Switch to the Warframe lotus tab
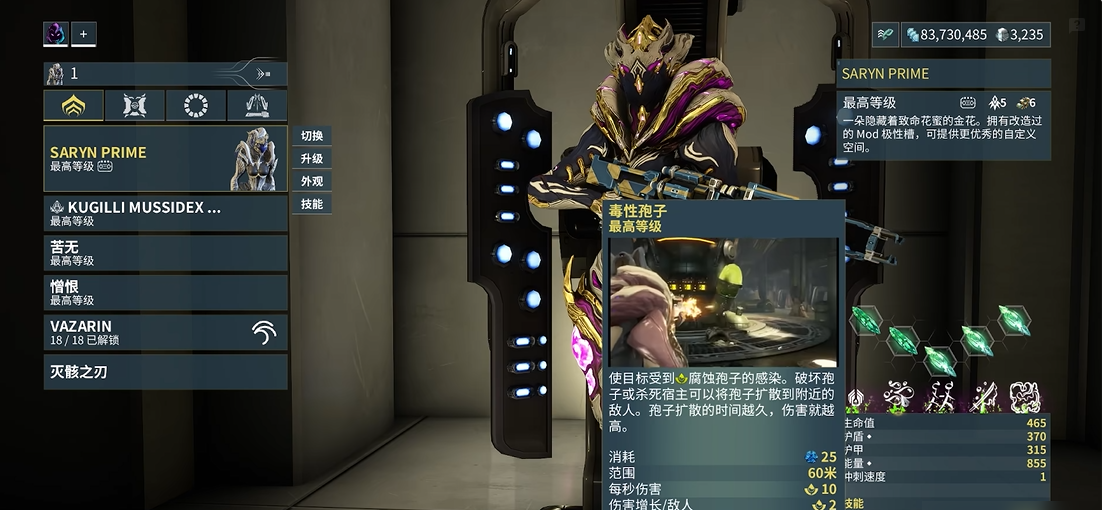 74,105
